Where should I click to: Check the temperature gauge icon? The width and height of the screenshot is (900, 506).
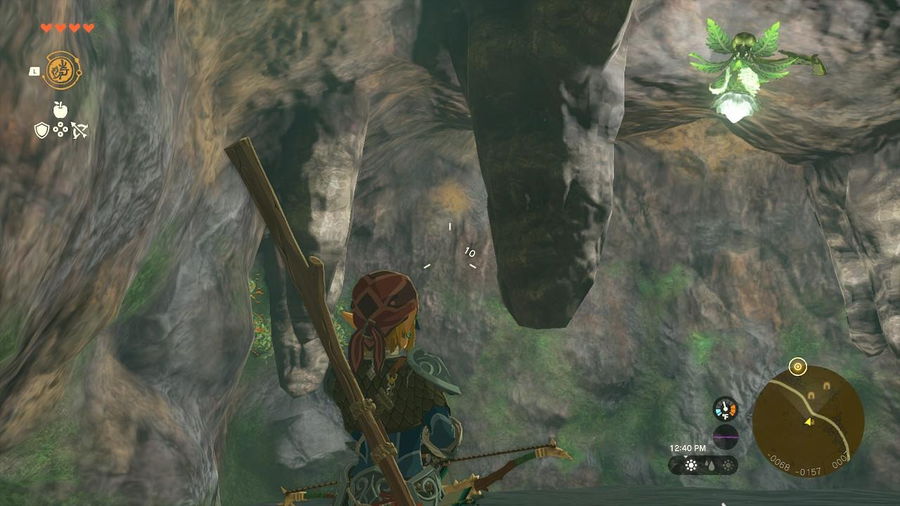click(x=725, y=408)
